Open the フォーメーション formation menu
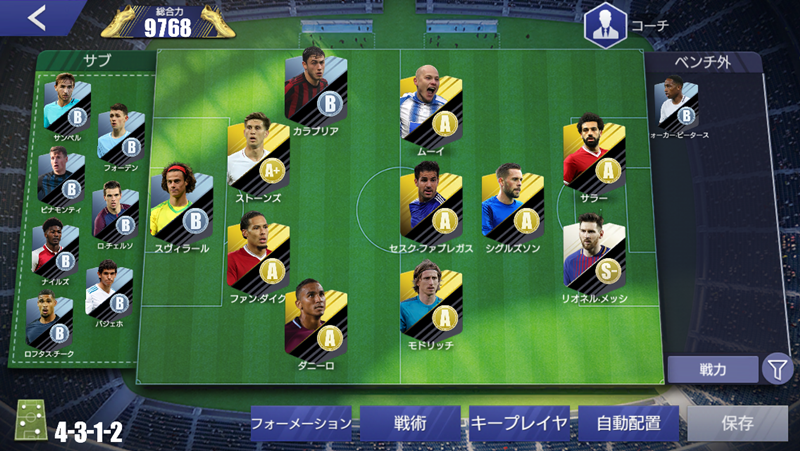800x451 pixels. click(x=301, y=423)
